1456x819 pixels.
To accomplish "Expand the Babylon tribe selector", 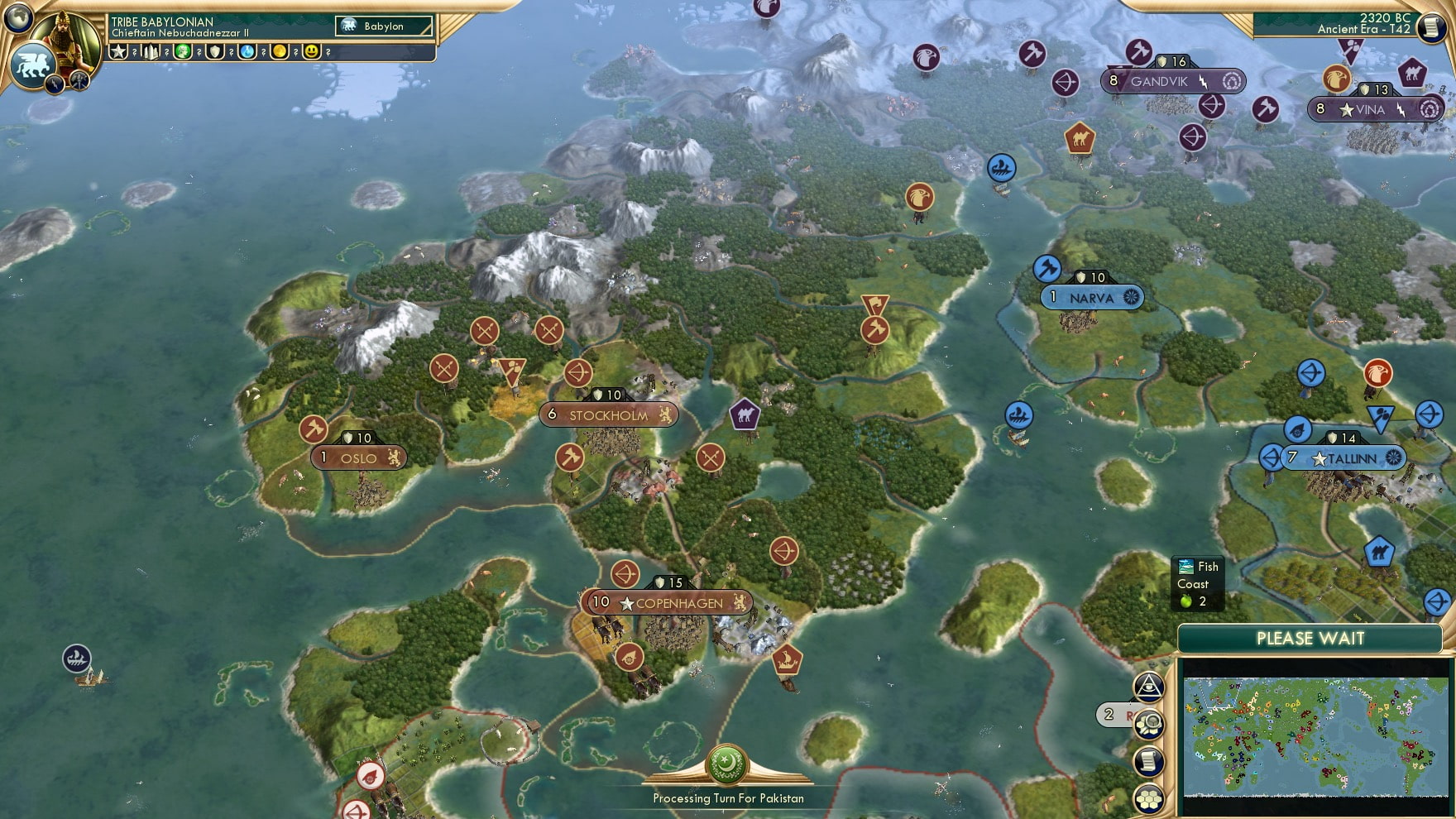I will 383,26.
